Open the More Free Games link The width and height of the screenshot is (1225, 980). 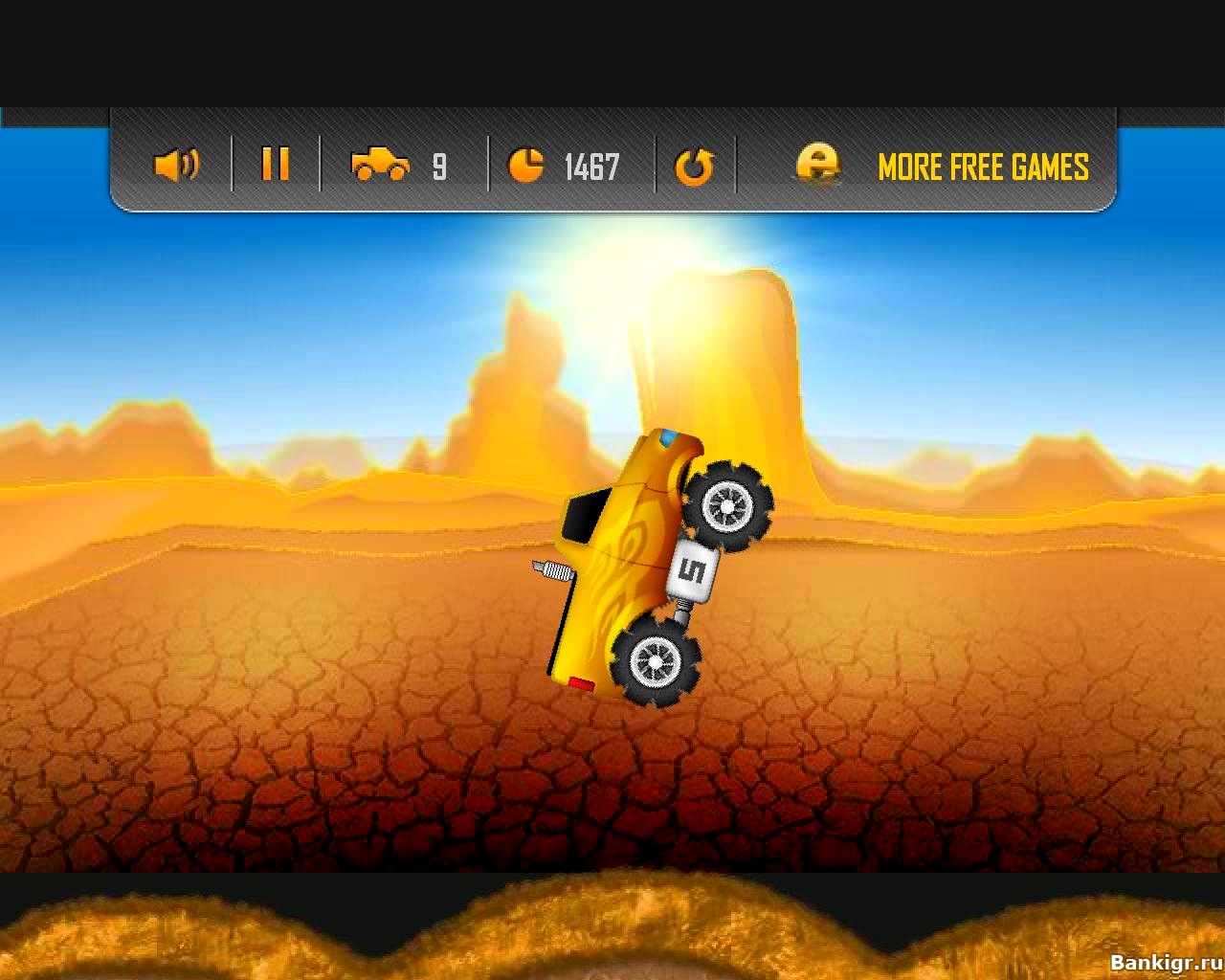(983, 167)
